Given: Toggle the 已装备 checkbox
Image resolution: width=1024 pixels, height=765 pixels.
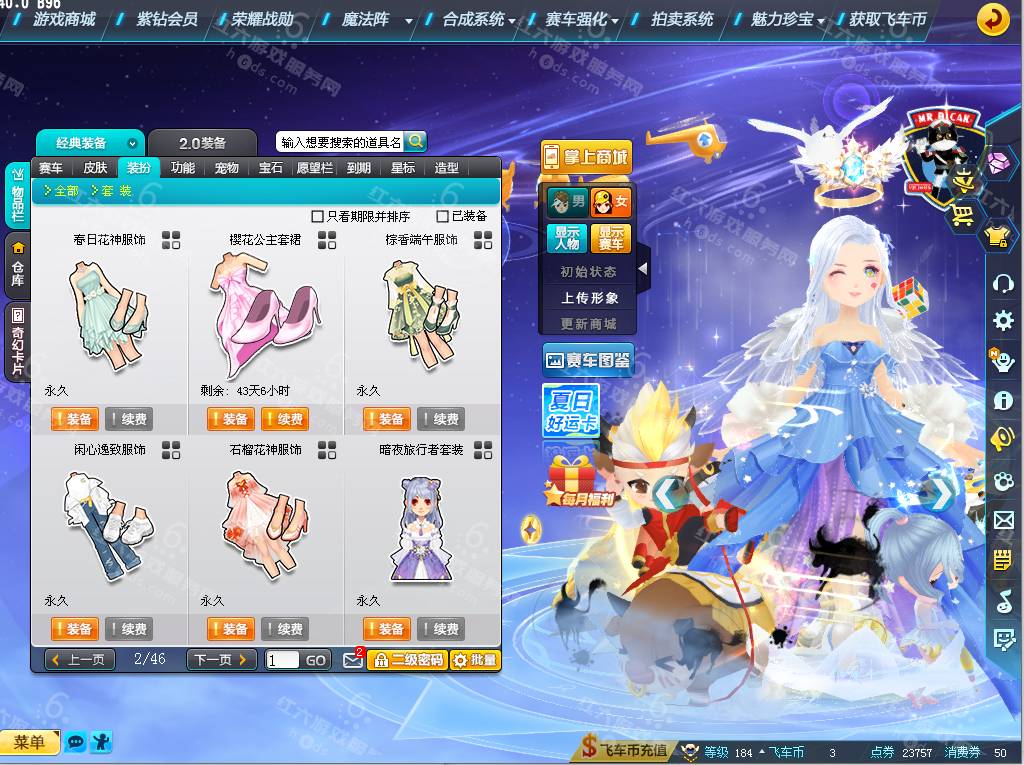Looking at the screenshot, I should (x=442, y=216).
